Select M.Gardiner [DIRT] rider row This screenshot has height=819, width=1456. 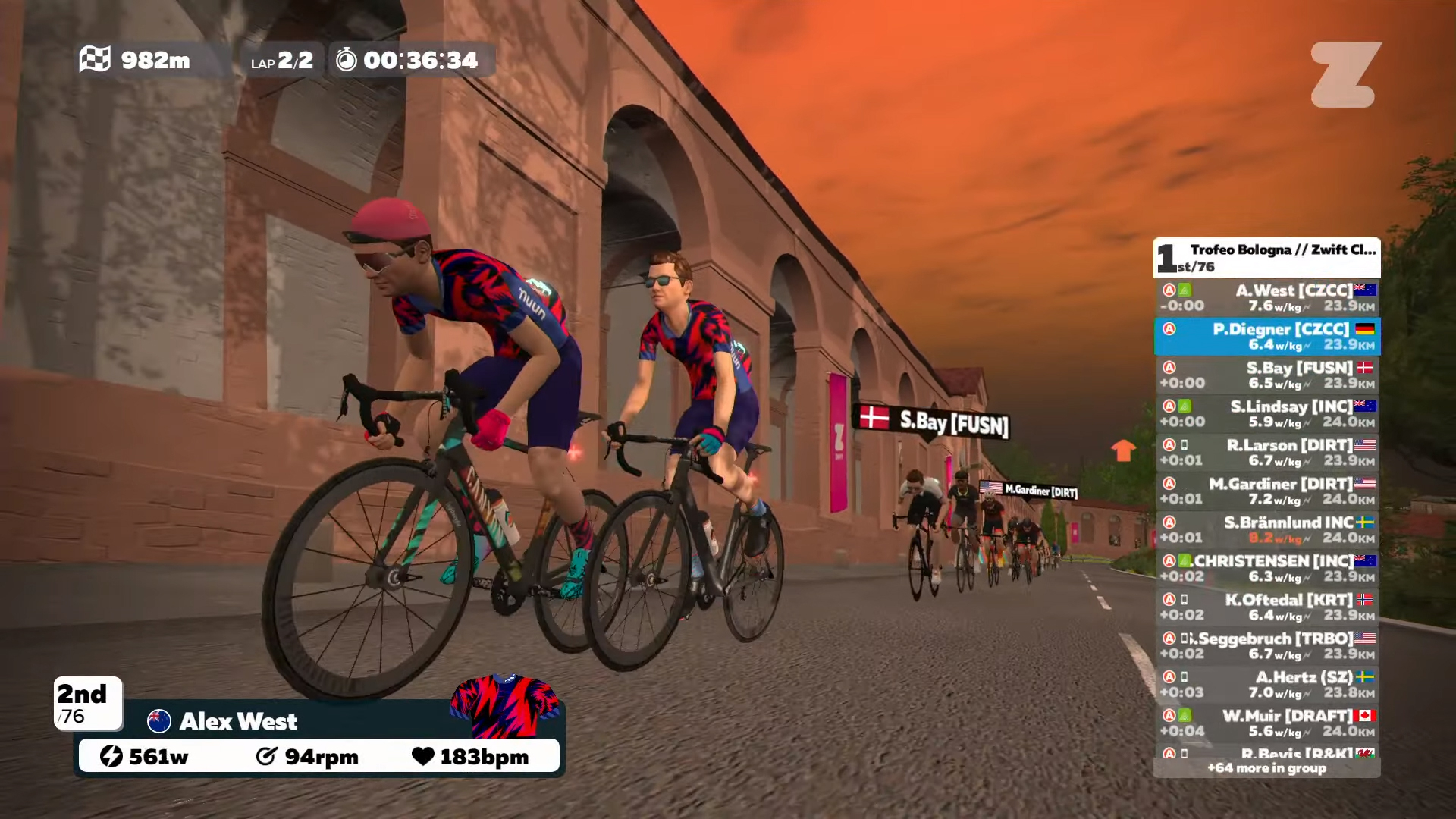click(1266, 491)
